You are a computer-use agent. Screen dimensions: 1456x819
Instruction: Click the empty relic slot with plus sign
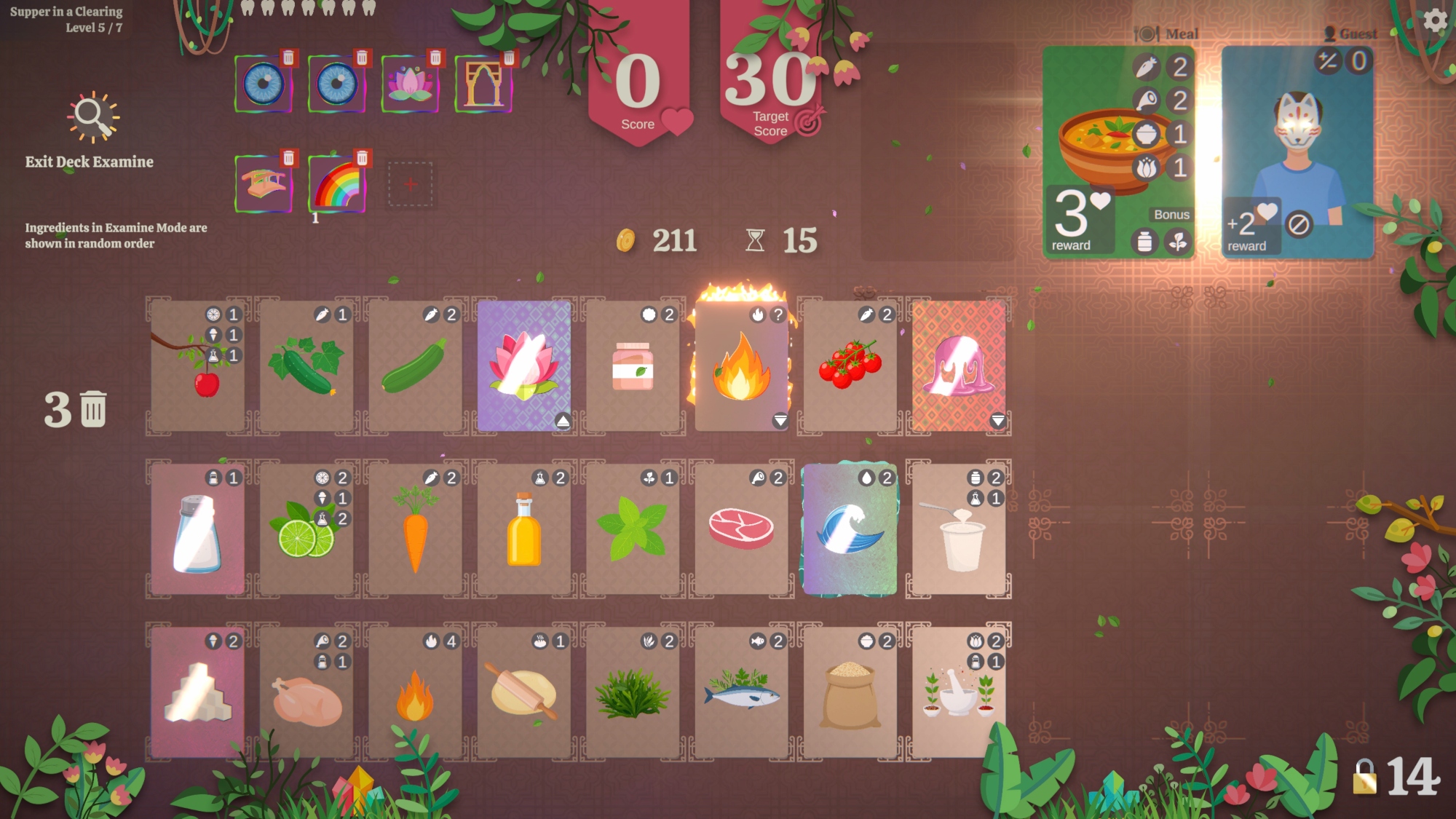410,183
